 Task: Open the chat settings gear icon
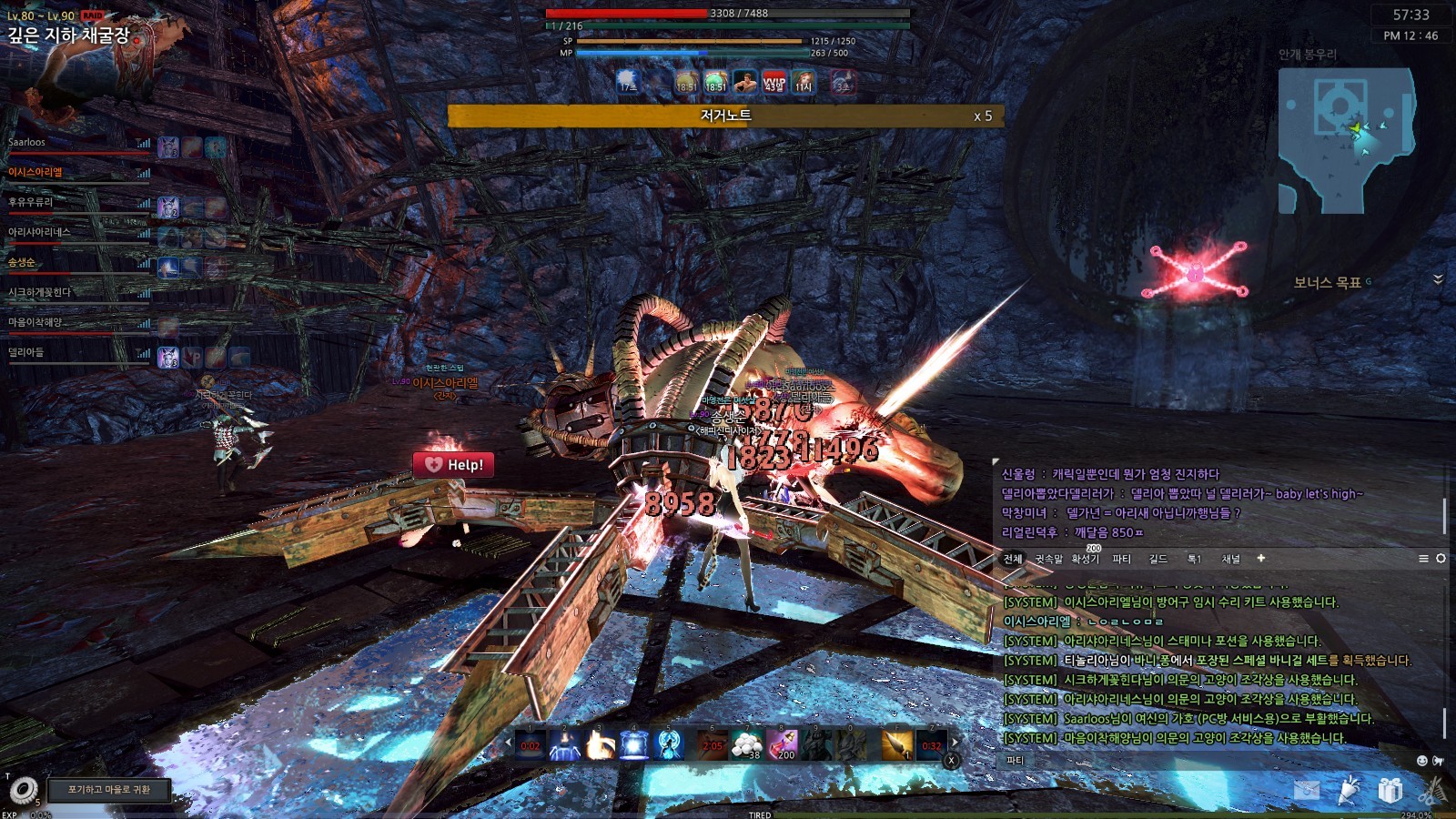(1441, 558)
